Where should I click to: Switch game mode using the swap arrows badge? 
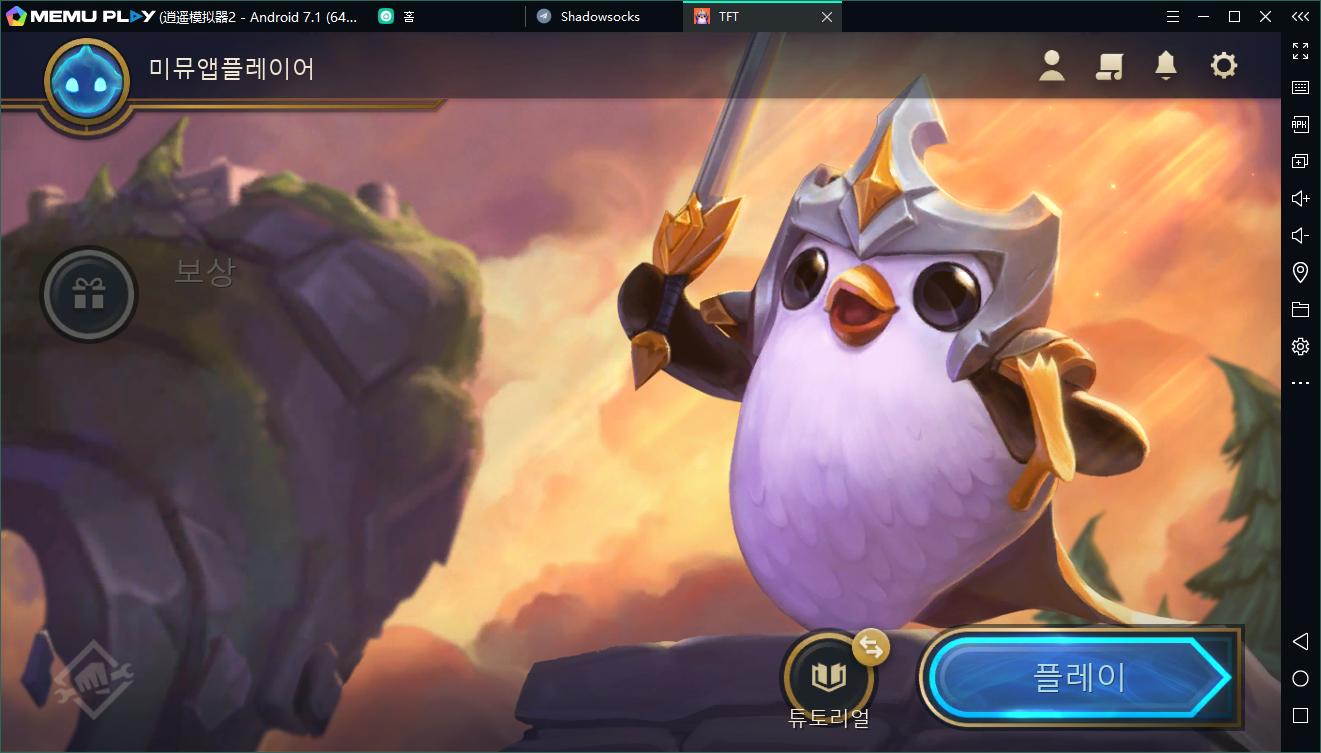872,647
